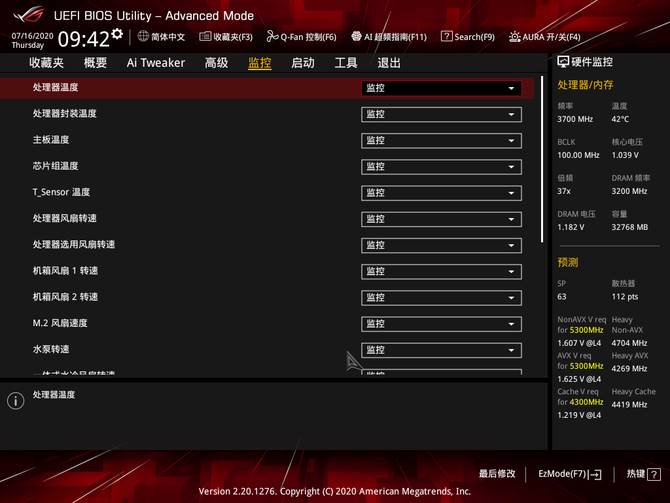The height and width of the screenshot is (503, 670).
Task: Go to the 退出 tab
Action: (x=389, y=62)
